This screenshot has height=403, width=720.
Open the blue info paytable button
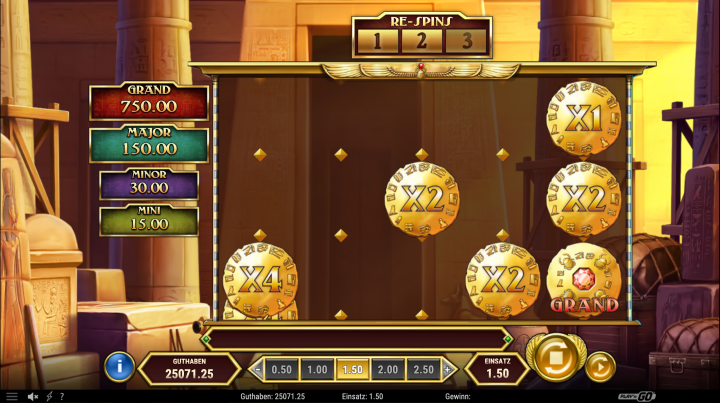118,366
